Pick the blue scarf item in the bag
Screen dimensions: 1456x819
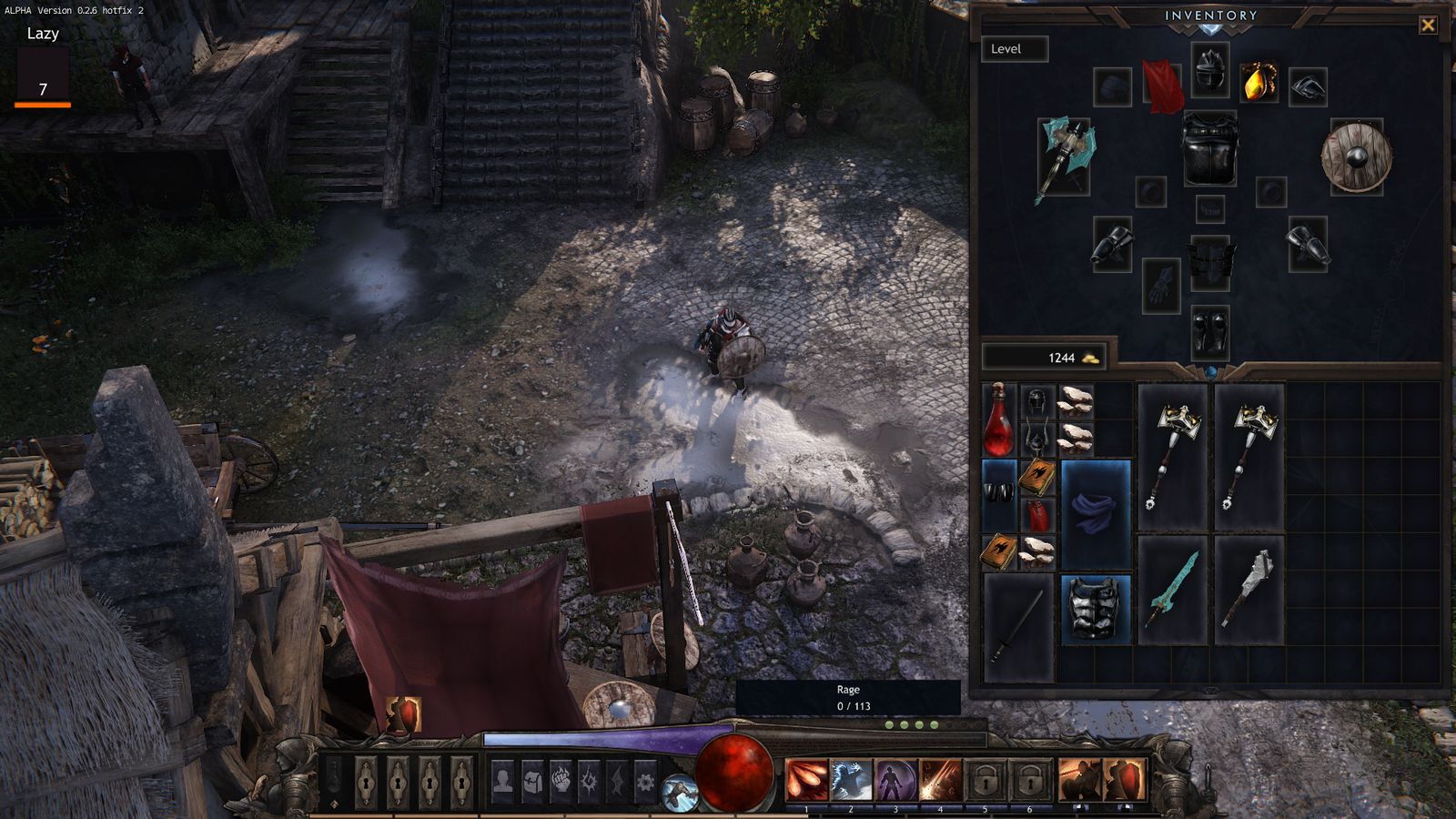[x=1096, y=513]
